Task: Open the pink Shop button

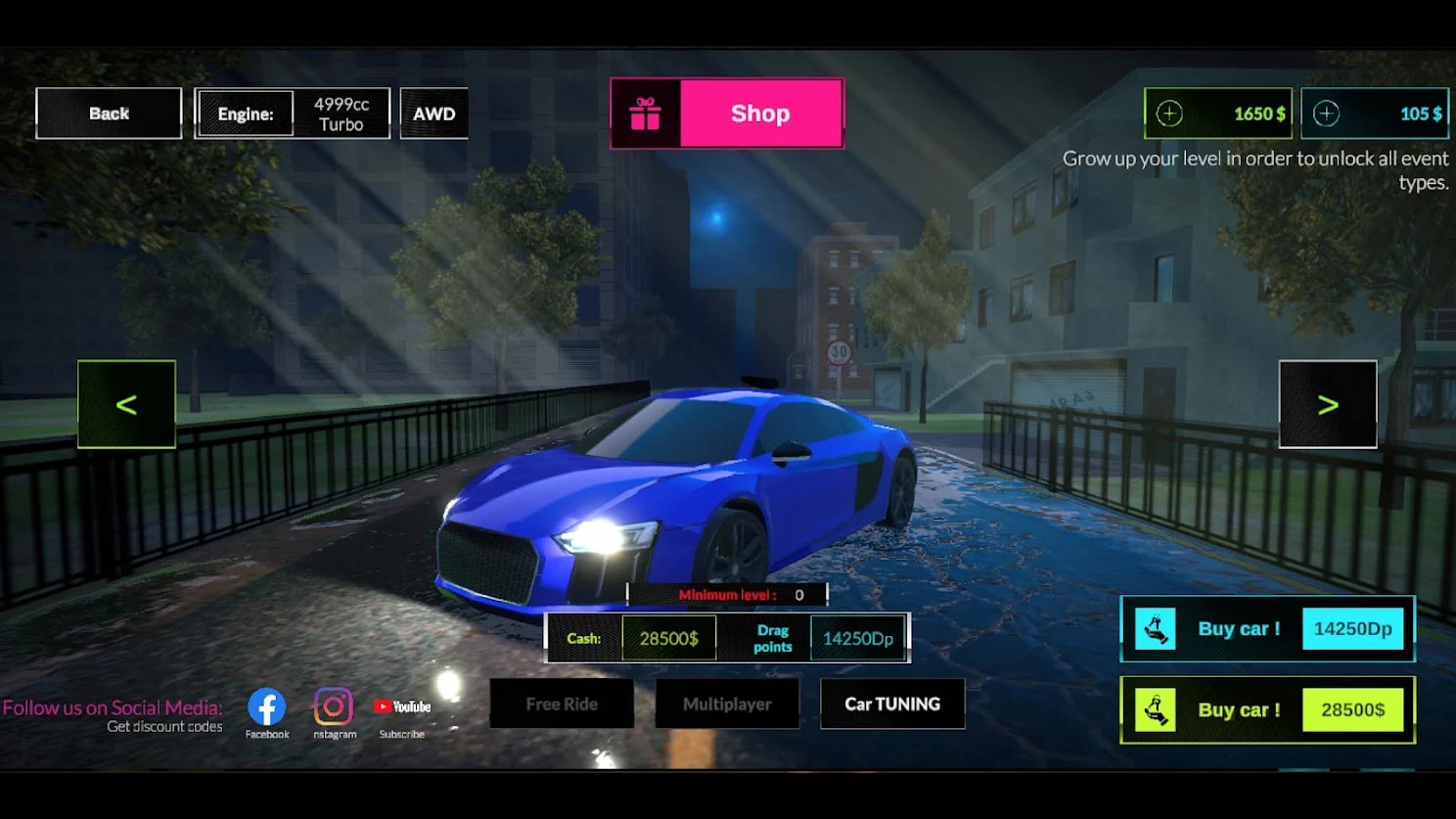Action: pos(727,114)
